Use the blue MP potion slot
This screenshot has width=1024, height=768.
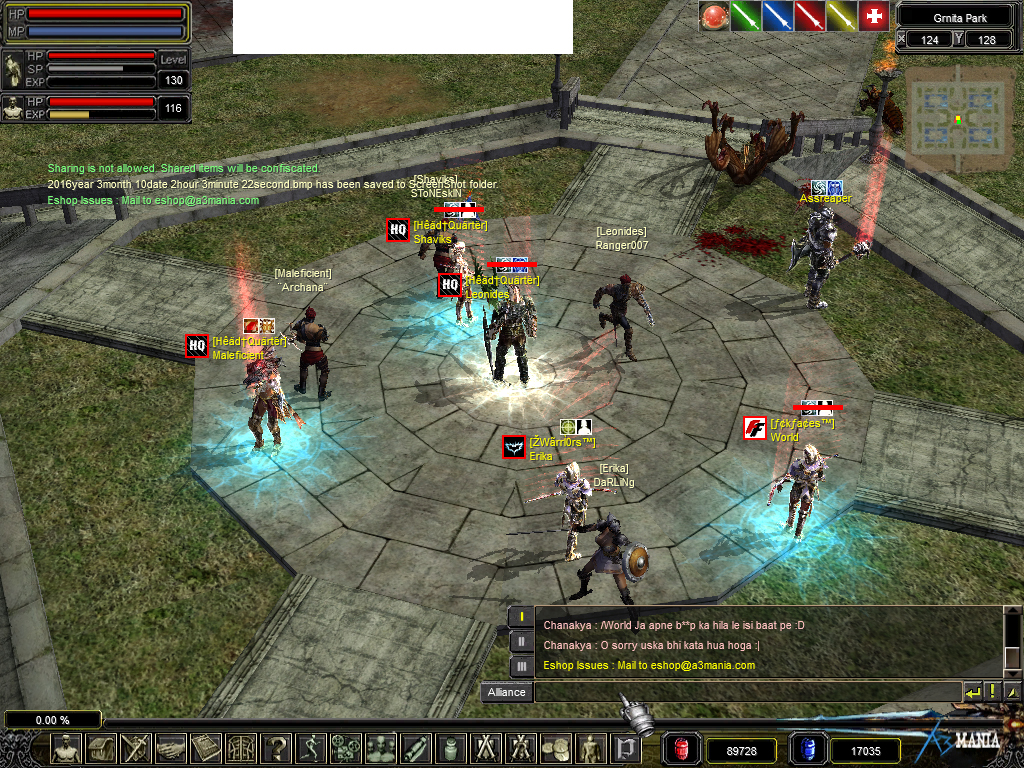[807, 749]
